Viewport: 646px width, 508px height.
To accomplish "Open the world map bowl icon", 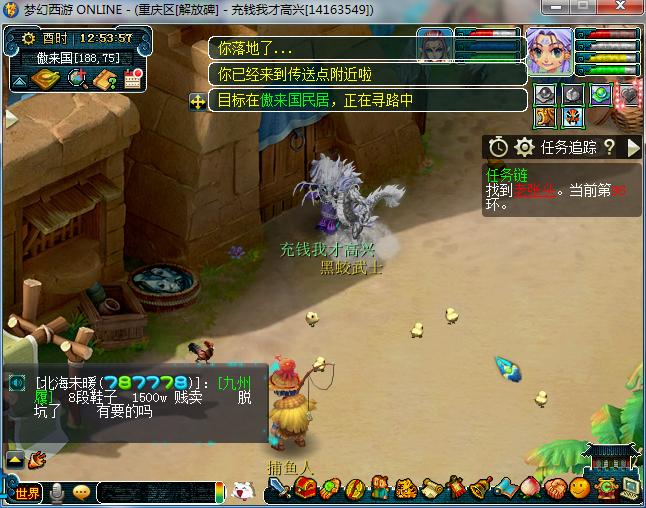I will [x=46, y=79].
